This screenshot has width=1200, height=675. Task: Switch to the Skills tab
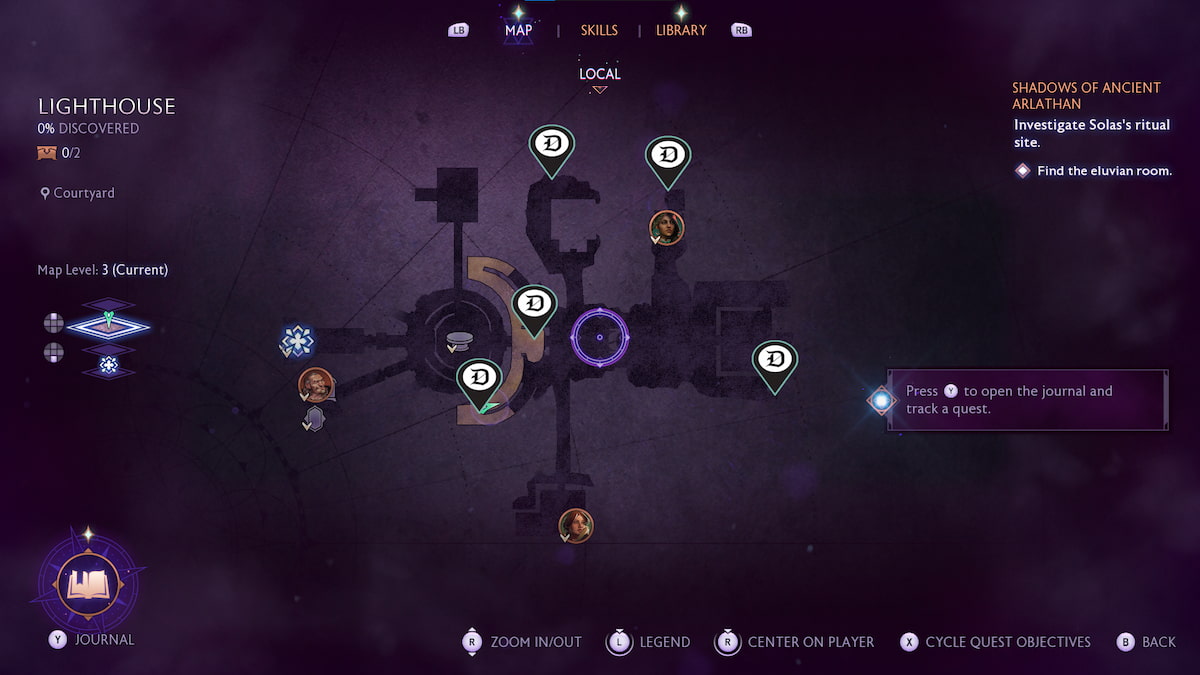[599, 30]
